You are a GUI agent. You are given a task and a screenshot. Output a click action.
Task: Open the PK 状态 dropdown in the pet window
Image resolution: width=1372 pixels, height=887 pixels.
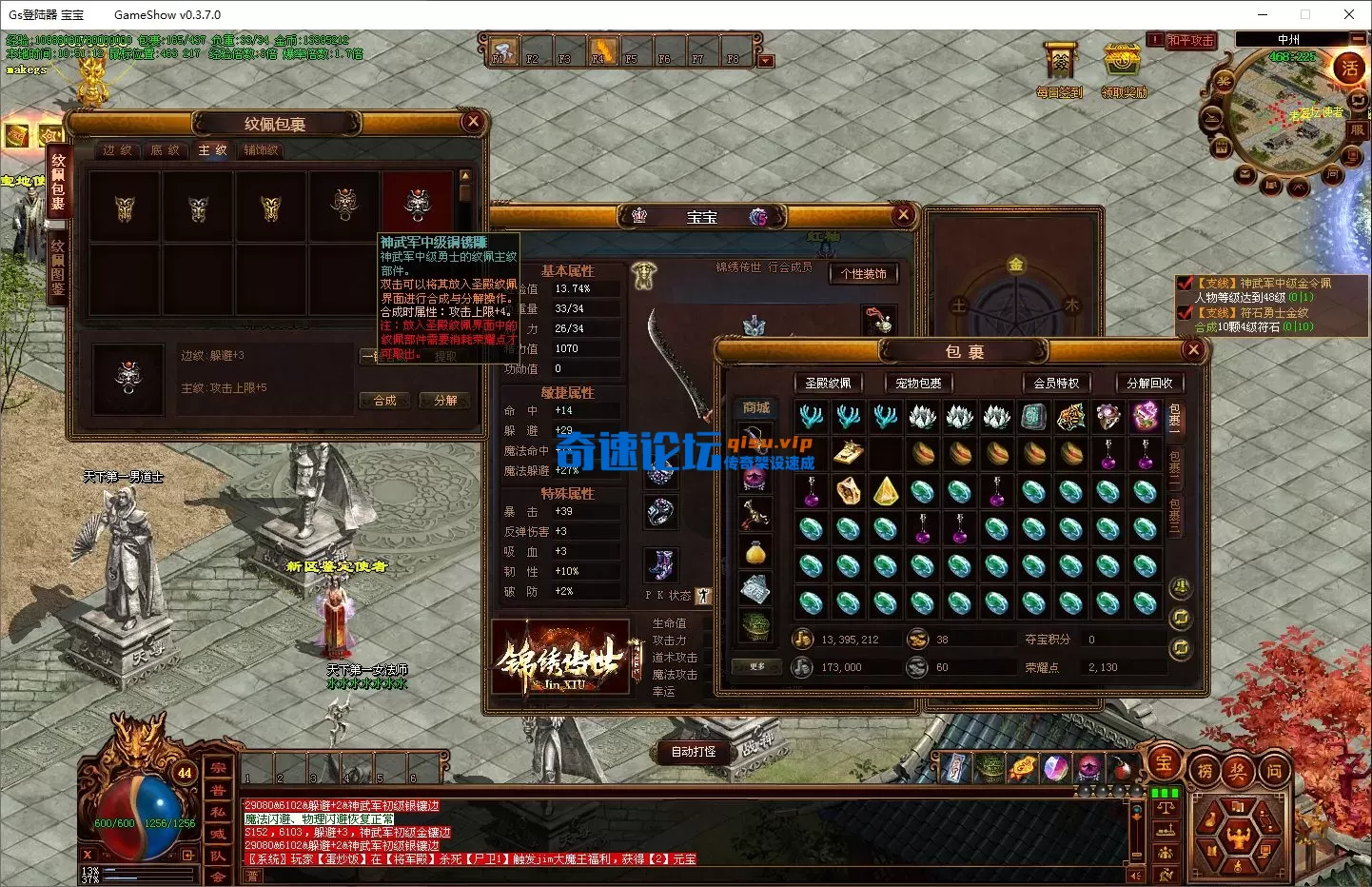[702, 594]
